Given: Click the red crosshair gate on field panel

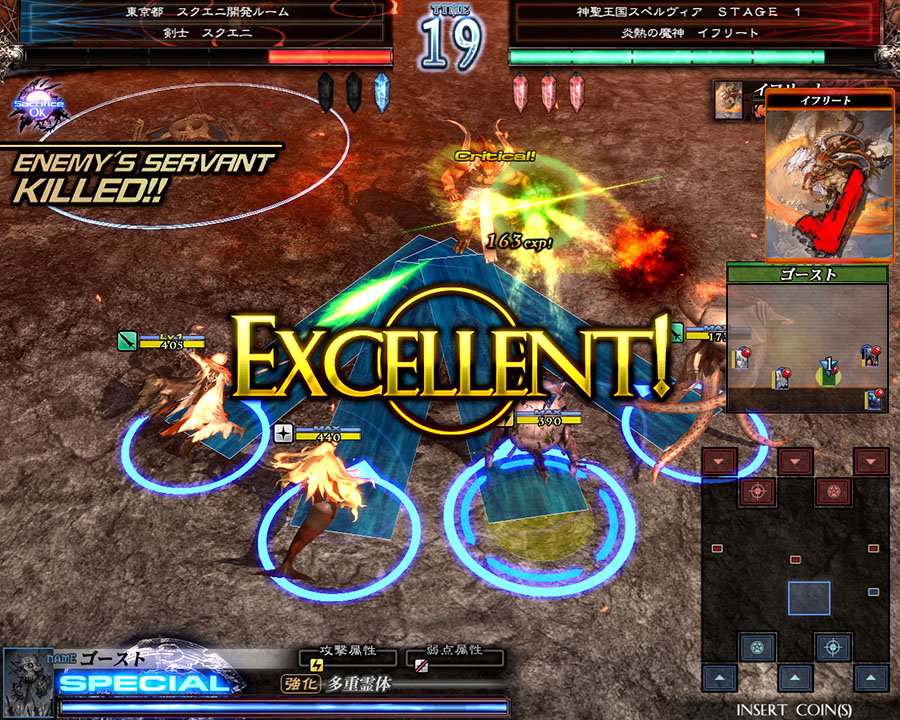Looking at the screenshot, I should coord(757,491).
